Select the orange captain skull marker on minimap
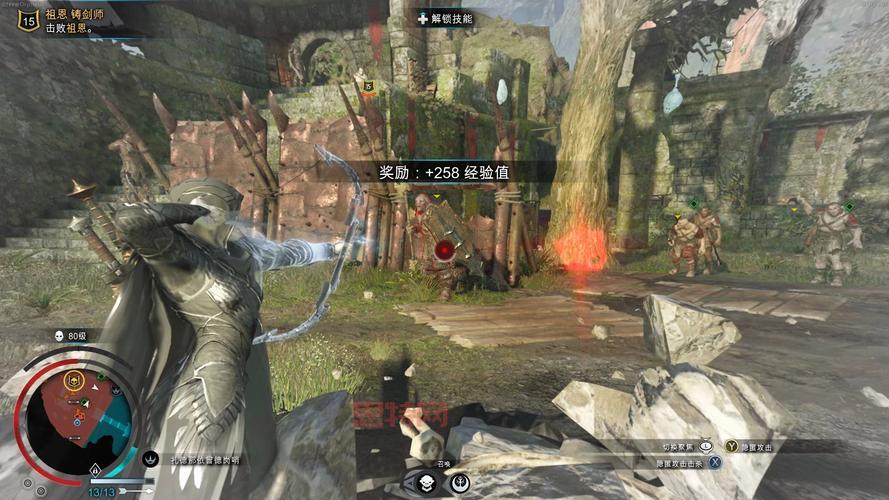The image size is (889, 500). 73,380
